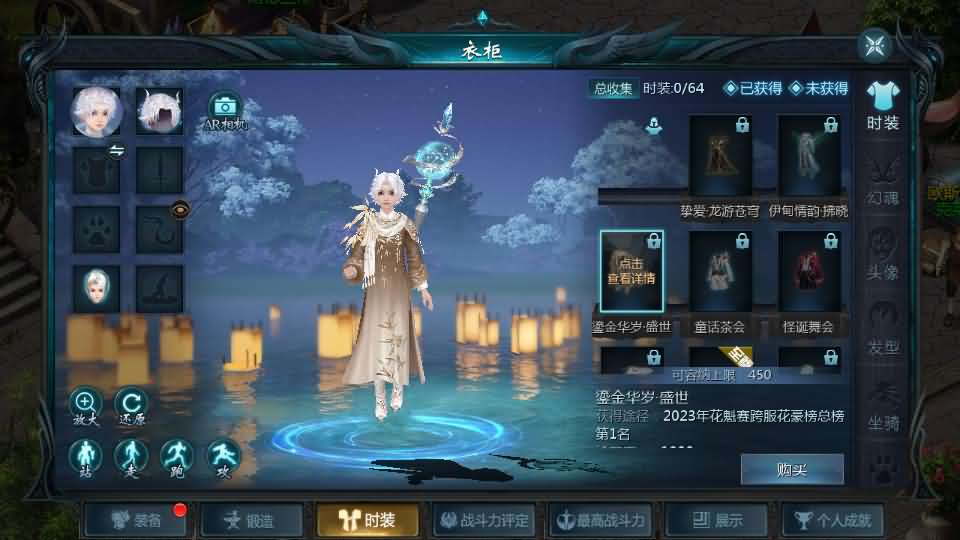Play the attack animation
The width and height of the screenshot is (960, 540).
pos(223,457)
